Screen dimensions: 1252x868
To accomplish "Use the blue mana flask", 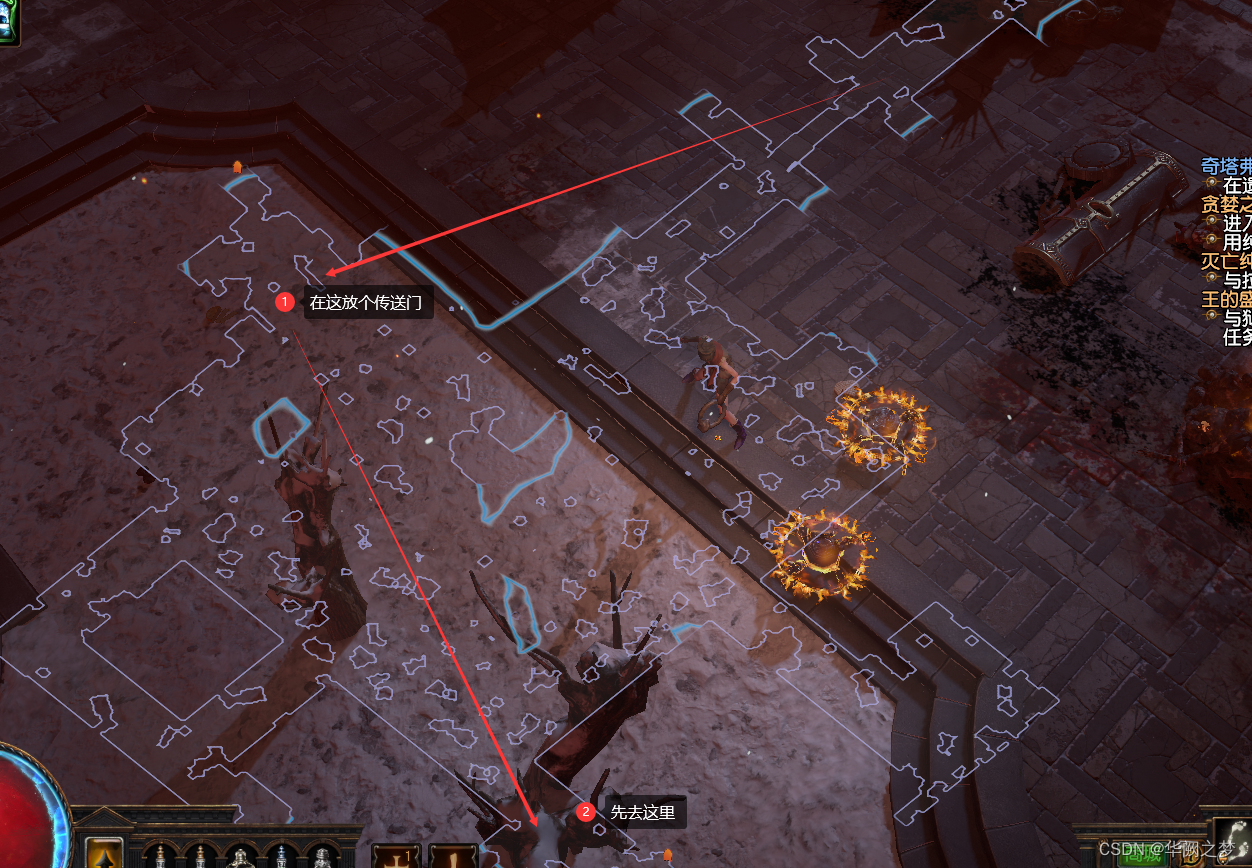I will pyautogui.click(x=281, y=857).
